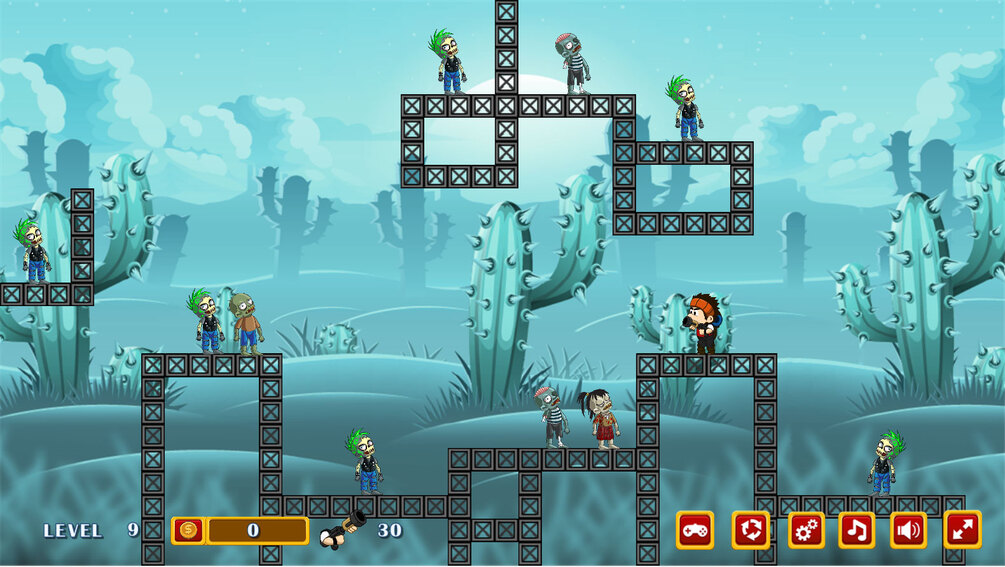Open the gamepad more-games button

pos(695,530)
